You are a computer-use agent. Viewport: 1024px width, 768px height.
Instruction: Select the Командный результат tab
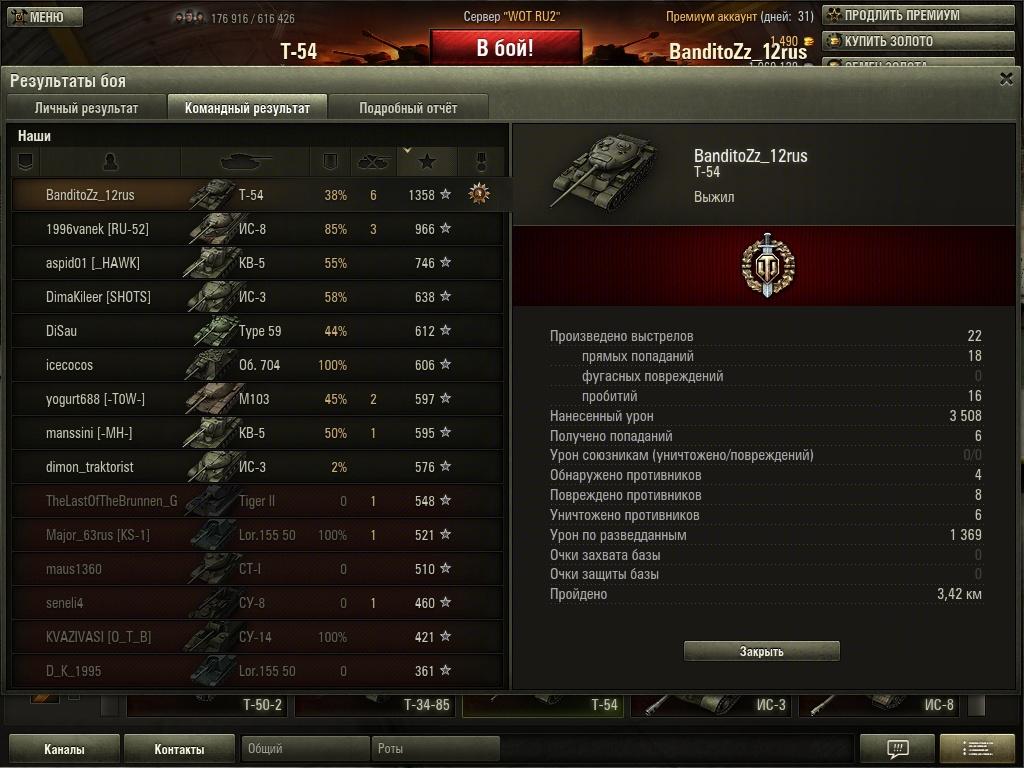click(x=247, y=108)
